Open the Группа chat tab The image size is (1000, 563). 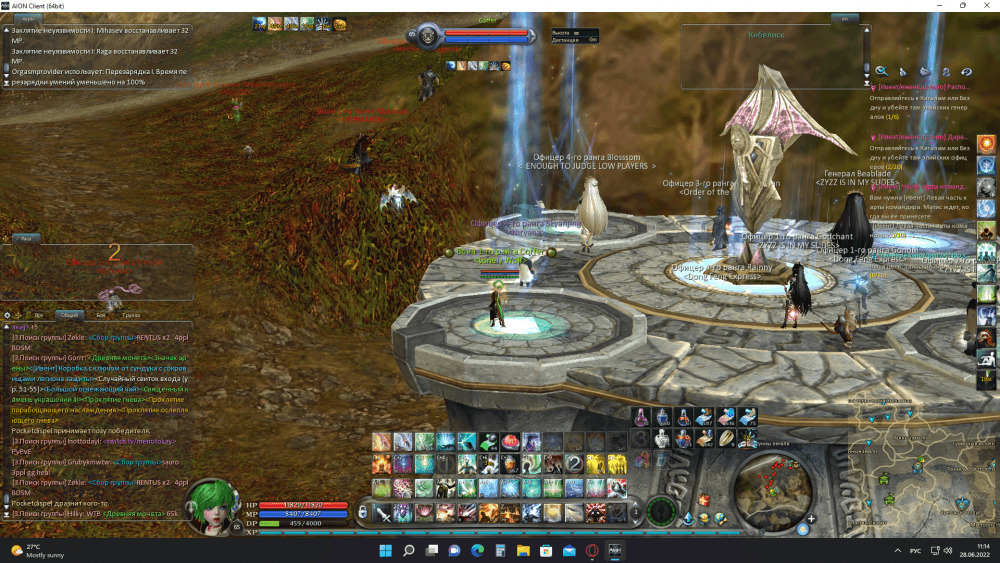coord(131,314)
